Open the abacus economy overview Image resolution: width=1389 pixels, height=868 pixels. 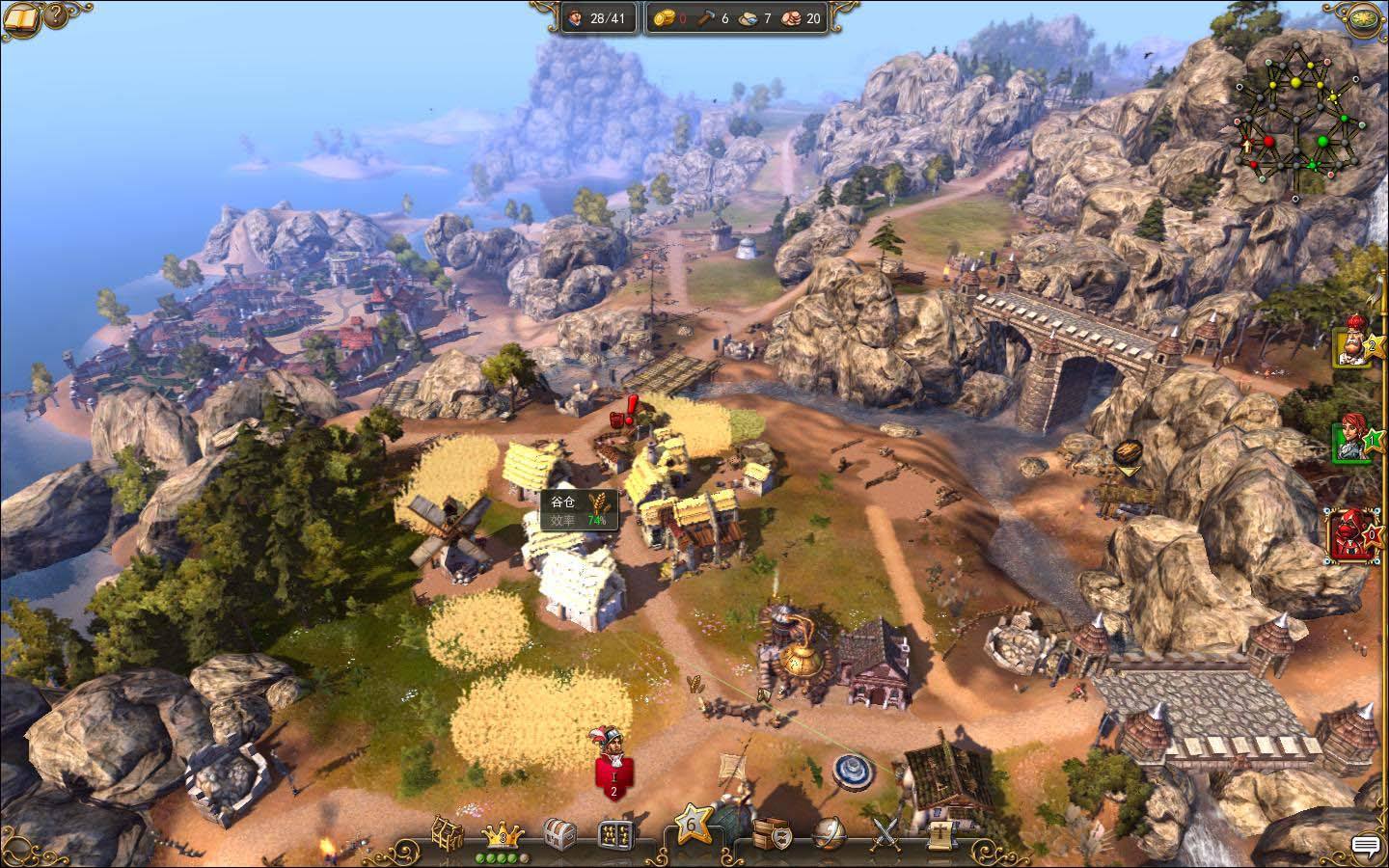pyautogui.click(x=613, y=833)
